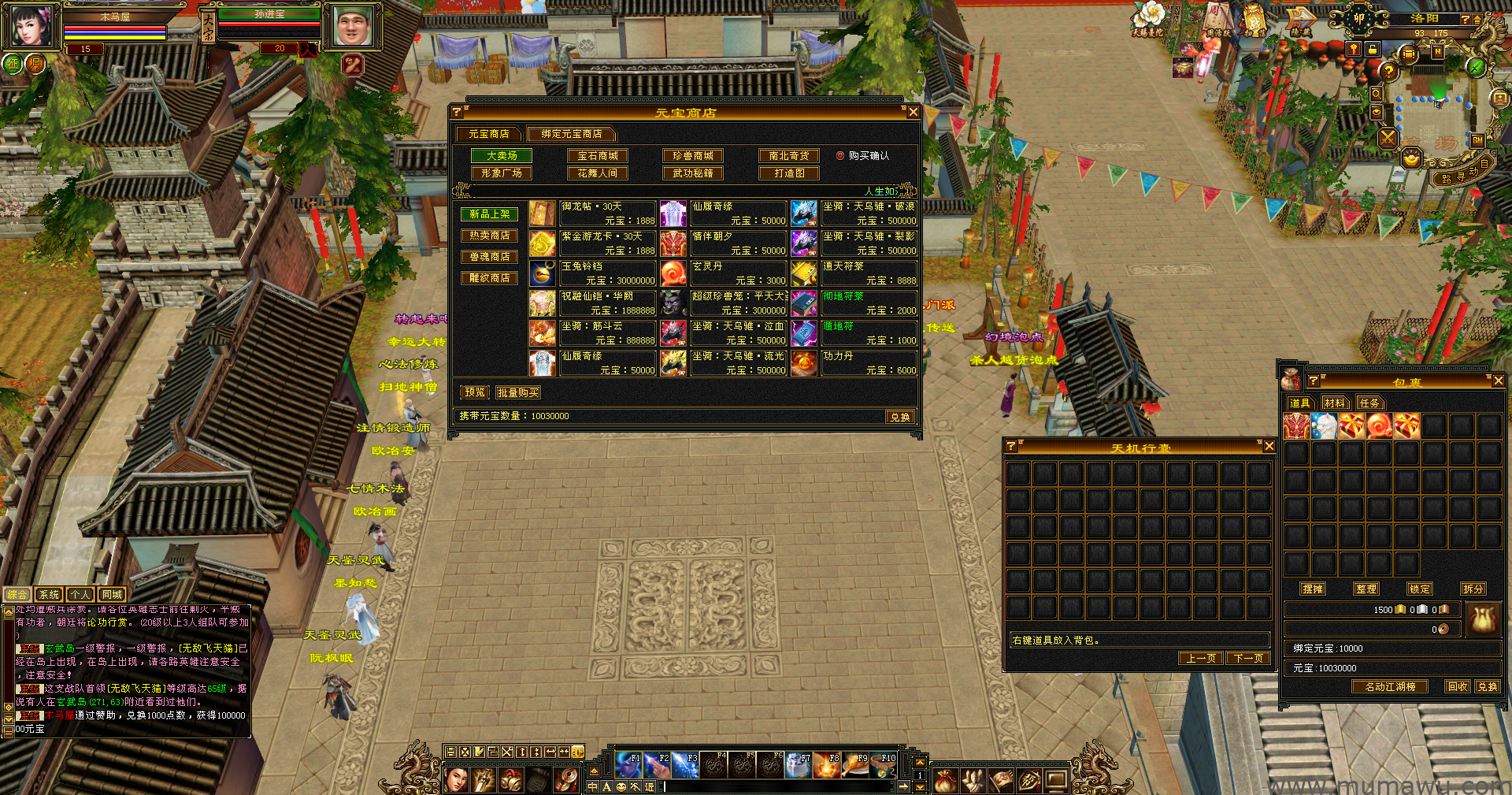Switch to the 绑定元宝商店 tab
This screenshot has width=1512, height=795.
[571, 134]
